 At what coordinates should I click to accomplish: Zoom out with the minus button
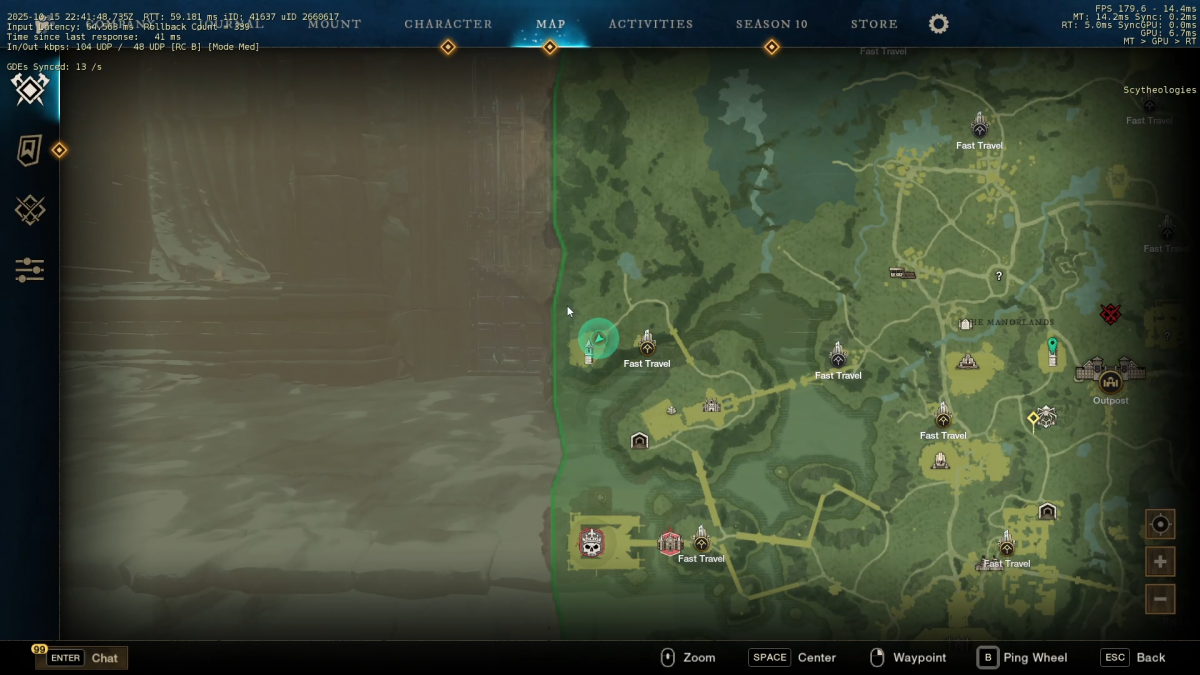1160,599
